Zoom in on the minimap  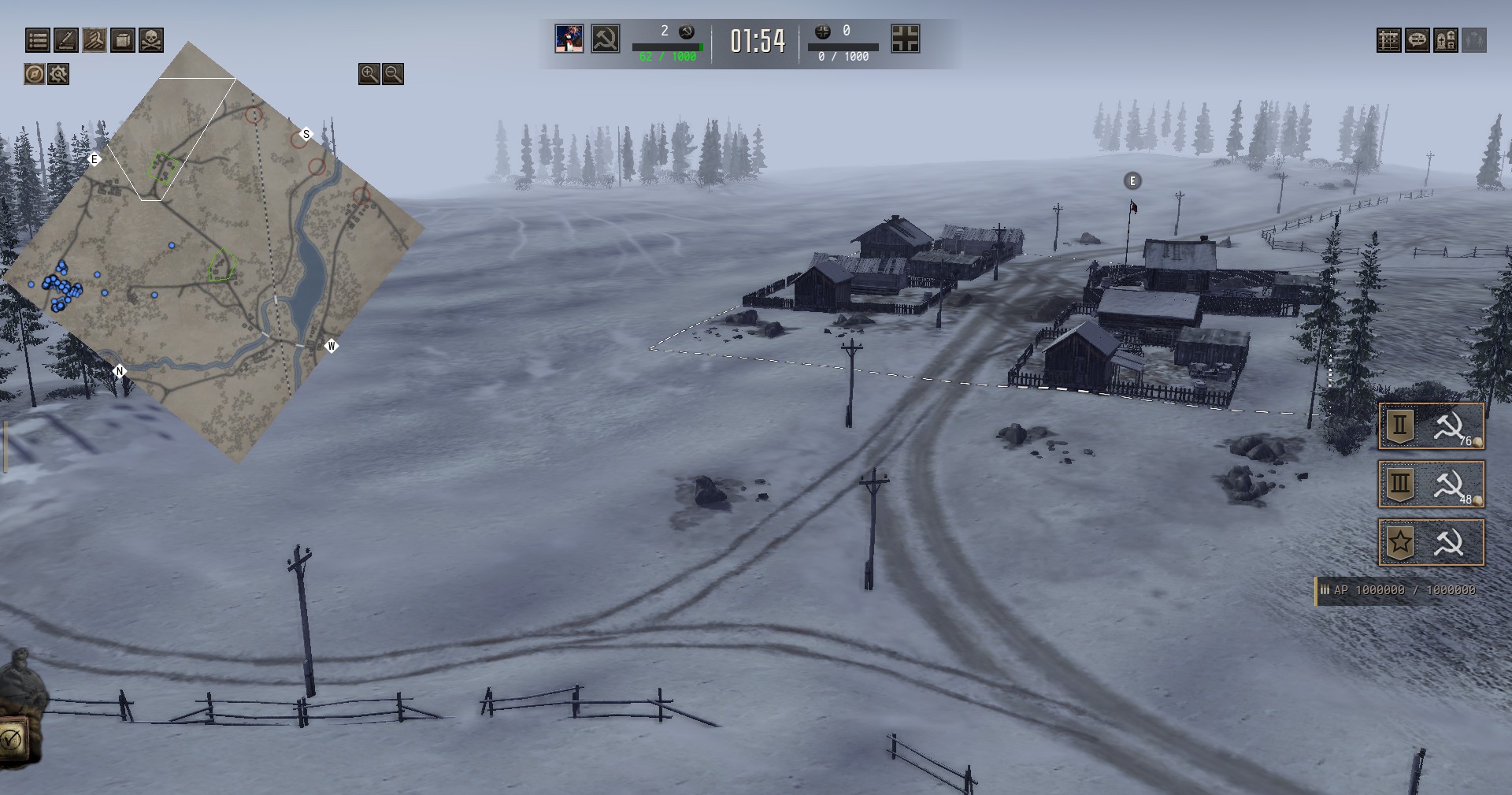(x=369, y=74)
